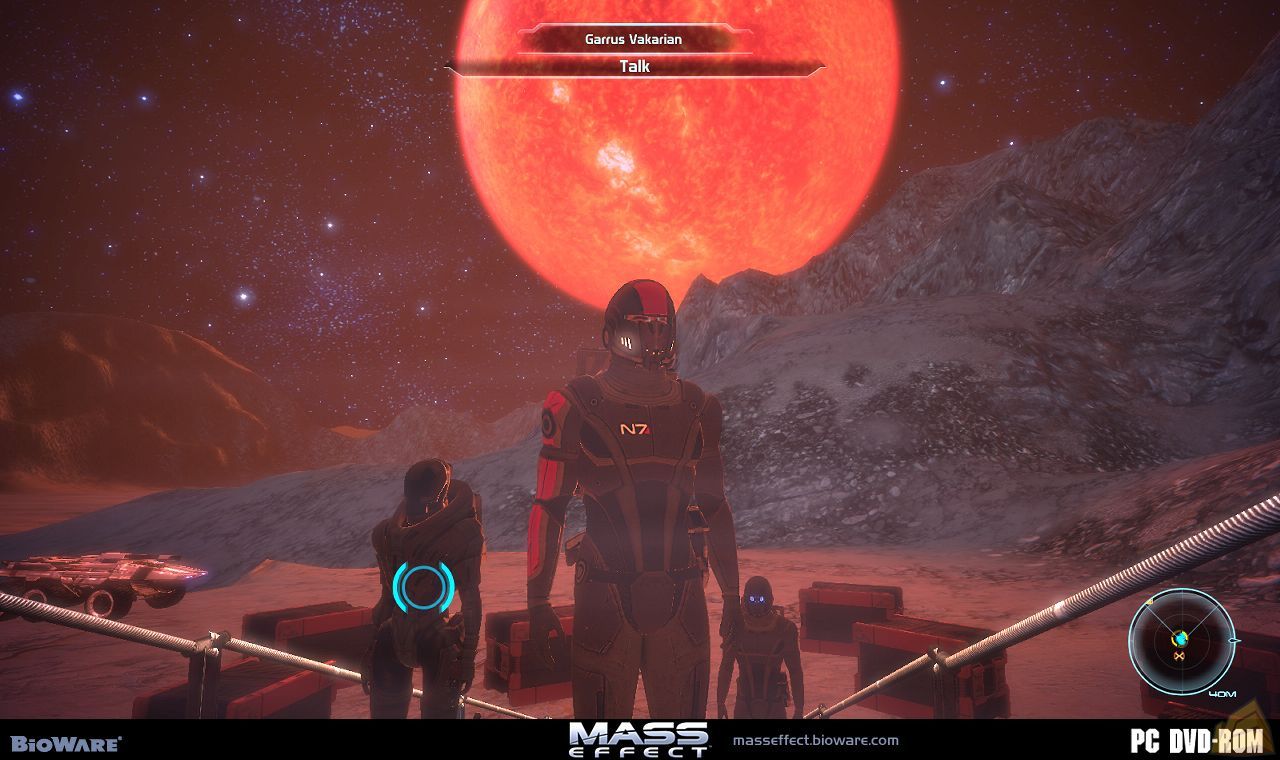1280x760 pixels.
Task: Select the X objective marker on the minimap
Action: (1180, 655)
